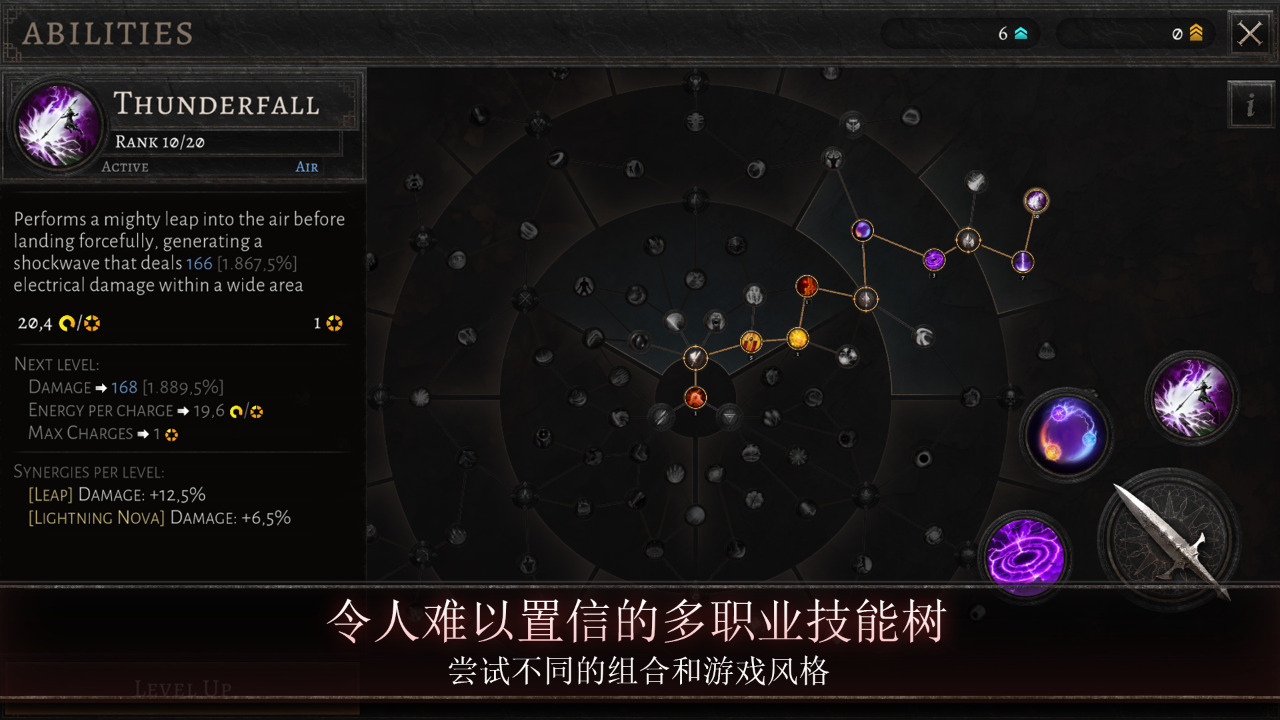Select the blue orb node in the skill tree
1280x720 pixels.
coord(862,232)
